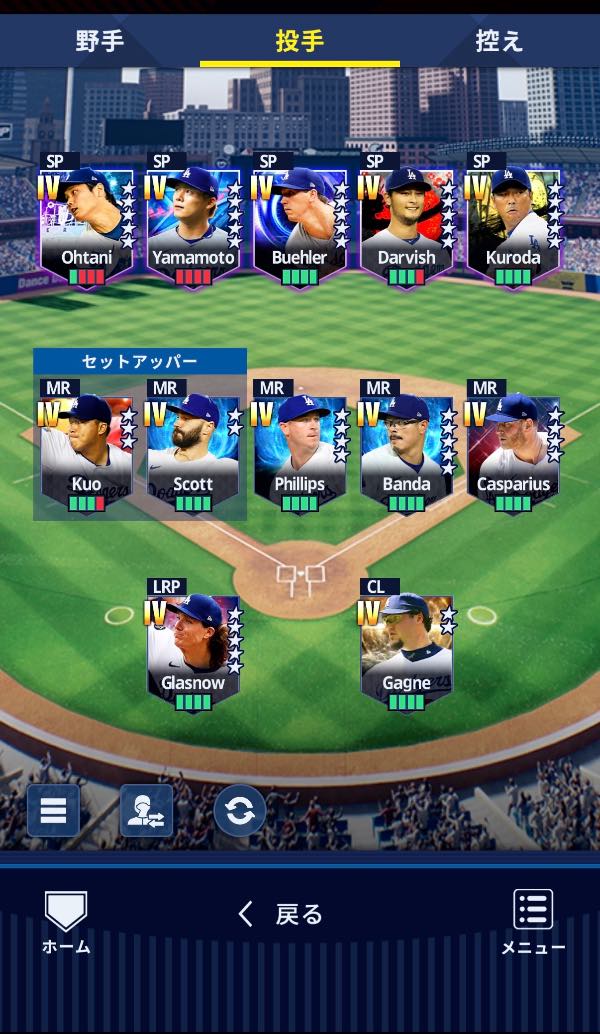
Task: Tap the circular refresh arrows button
Action: 240,811
